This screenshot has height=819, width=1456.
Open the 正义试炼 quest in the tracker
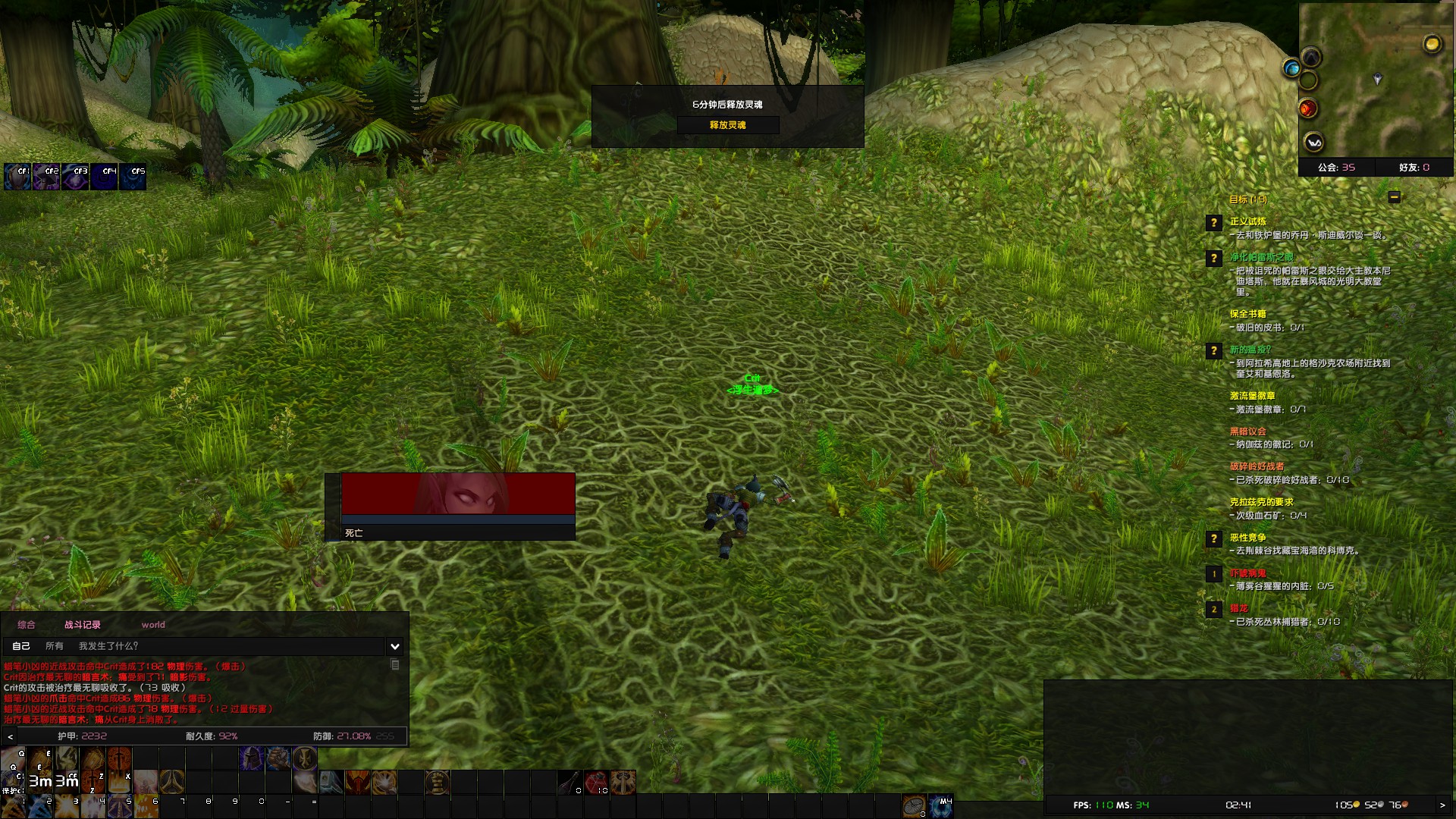pyautogui.click(x=1247, y=221)
